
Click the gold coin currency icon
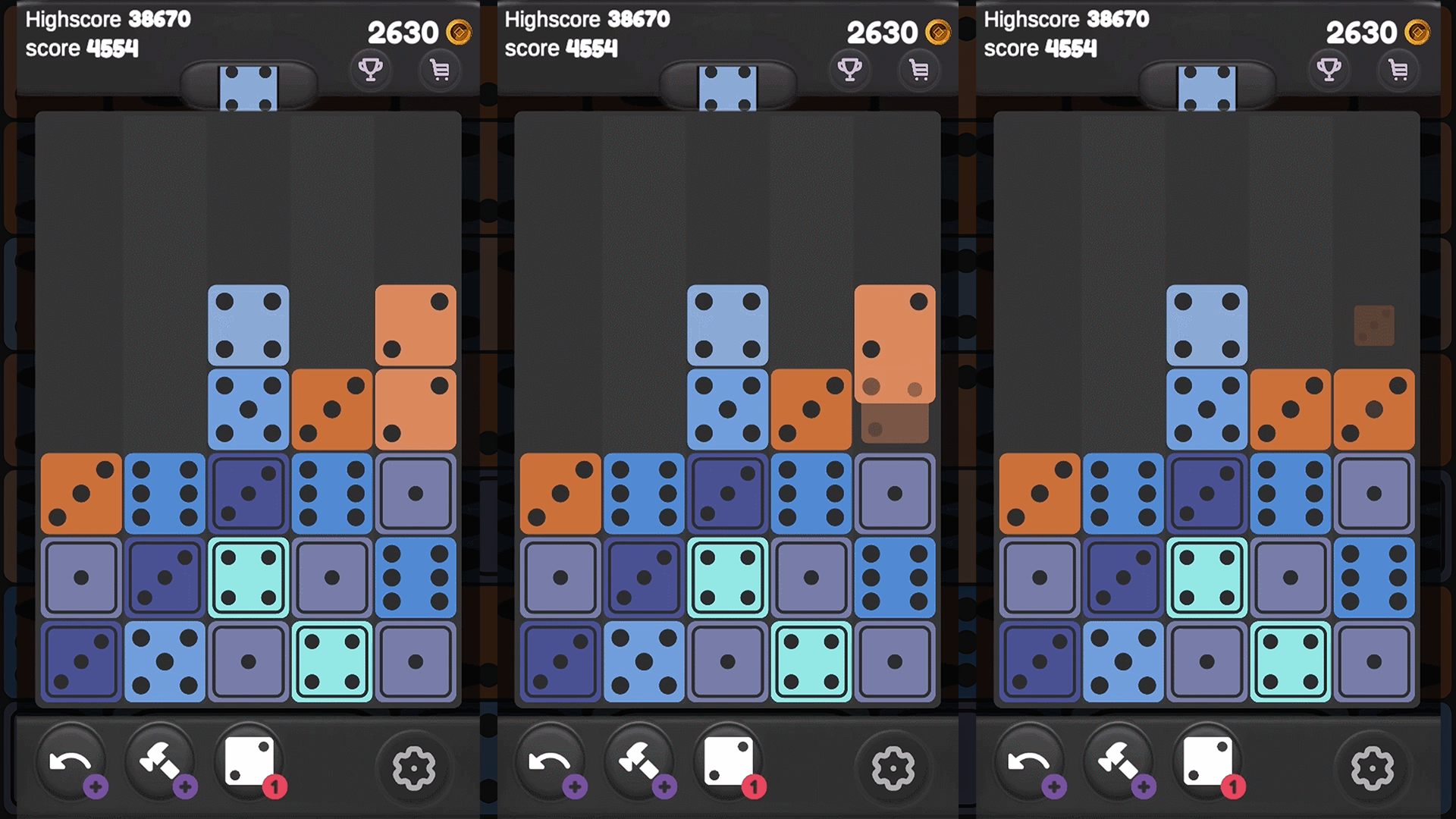pyautogui.click(x=457, y=33)
